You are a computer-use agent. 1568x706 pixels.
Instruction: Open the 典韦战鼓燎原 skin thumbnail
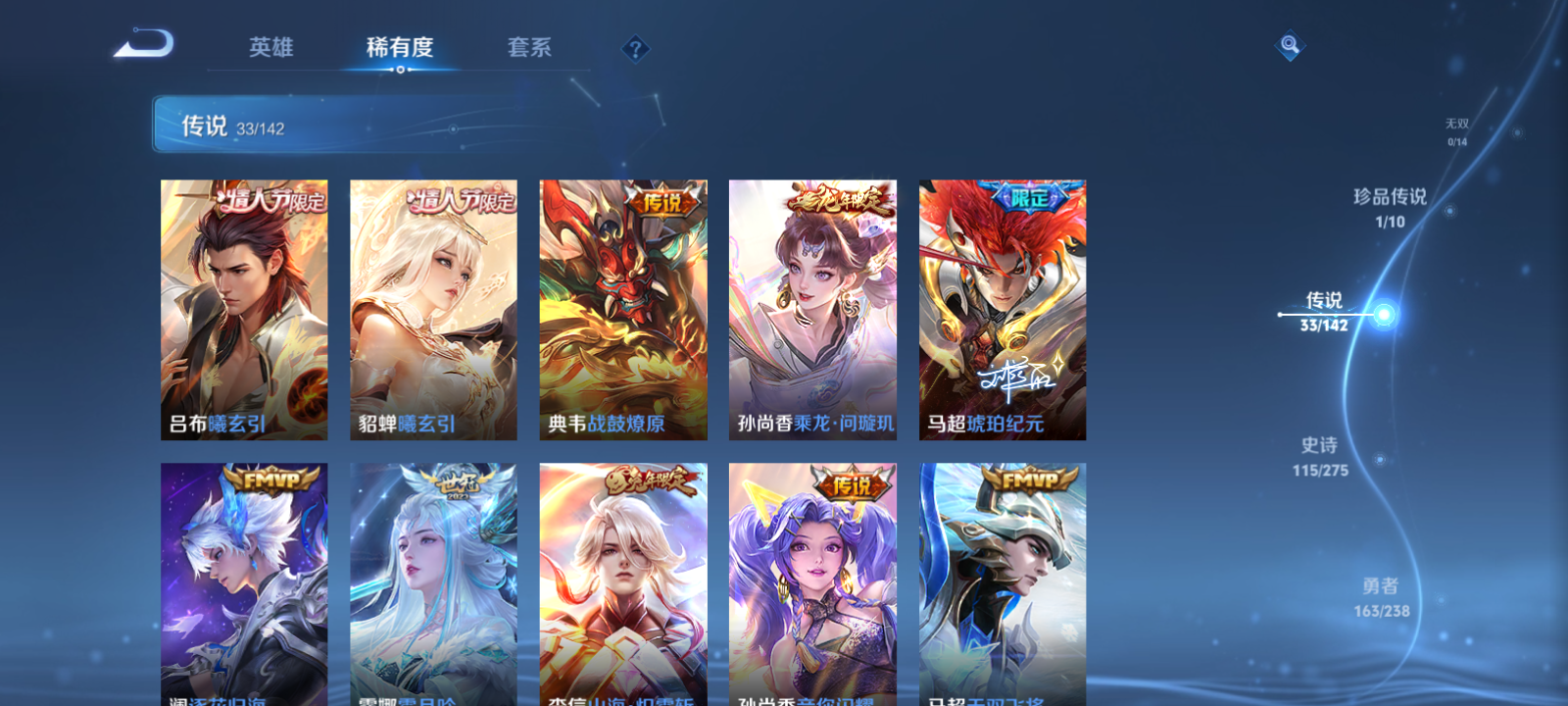[624, 308]
